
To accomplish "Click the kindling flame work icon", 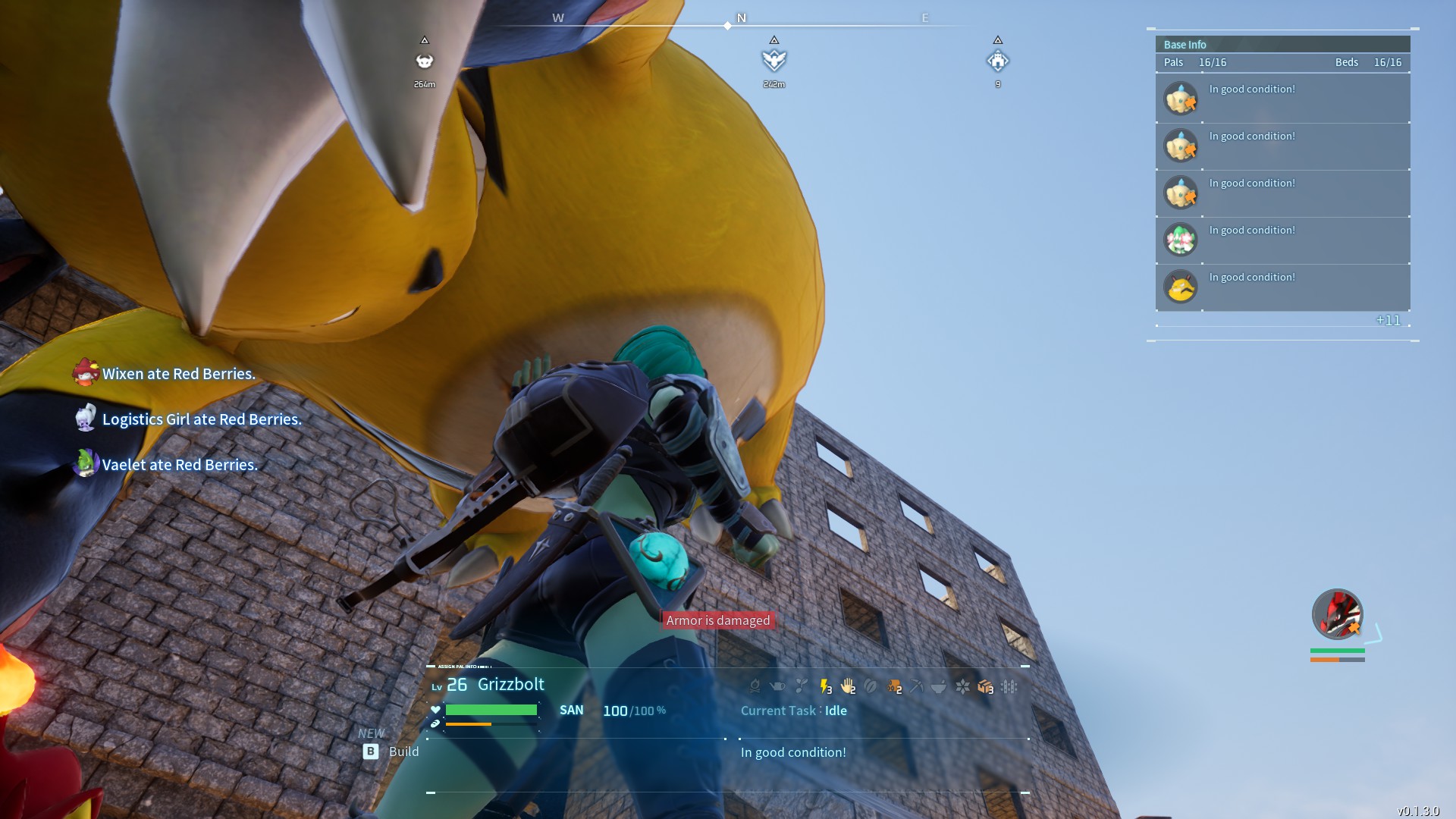I will coord(755,686).
